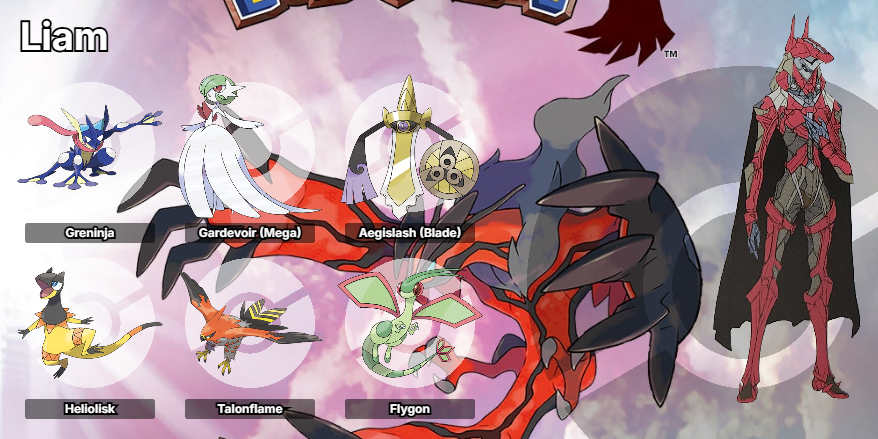Click the "Heliolisk" name label

[x=90, y=409]
